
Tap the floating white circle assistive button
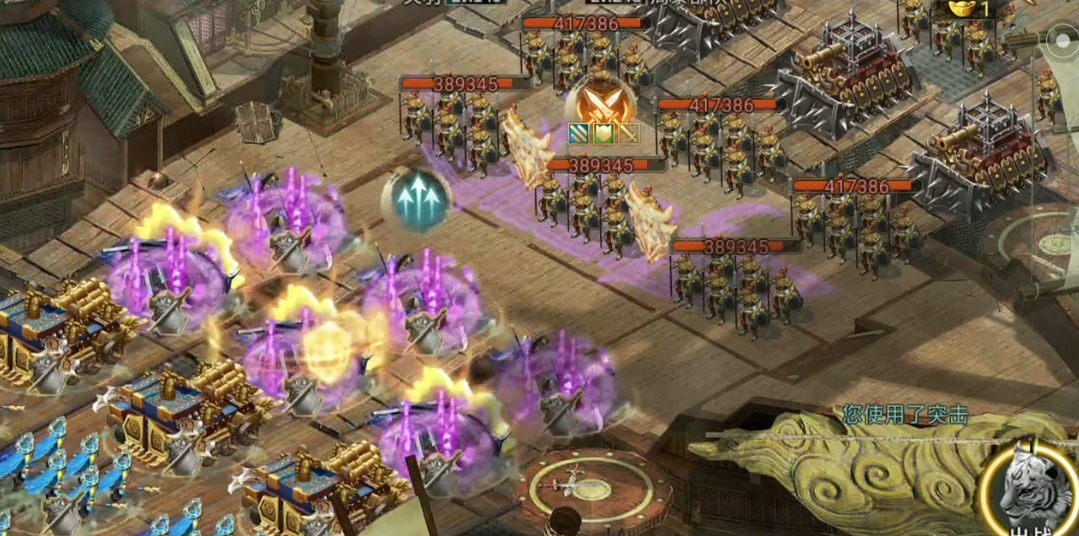[1061, 41]
